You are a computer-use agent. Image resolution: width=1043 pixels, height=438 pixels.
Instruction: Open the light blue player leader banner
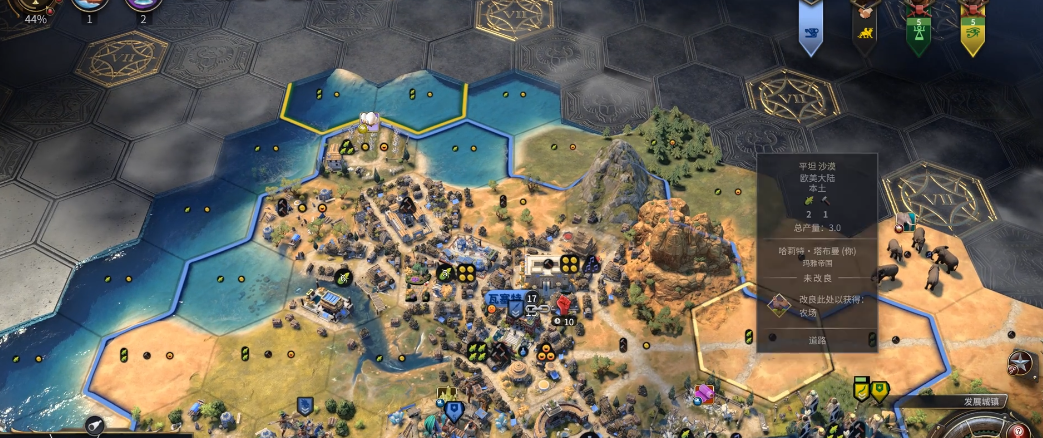pos(811,31)
